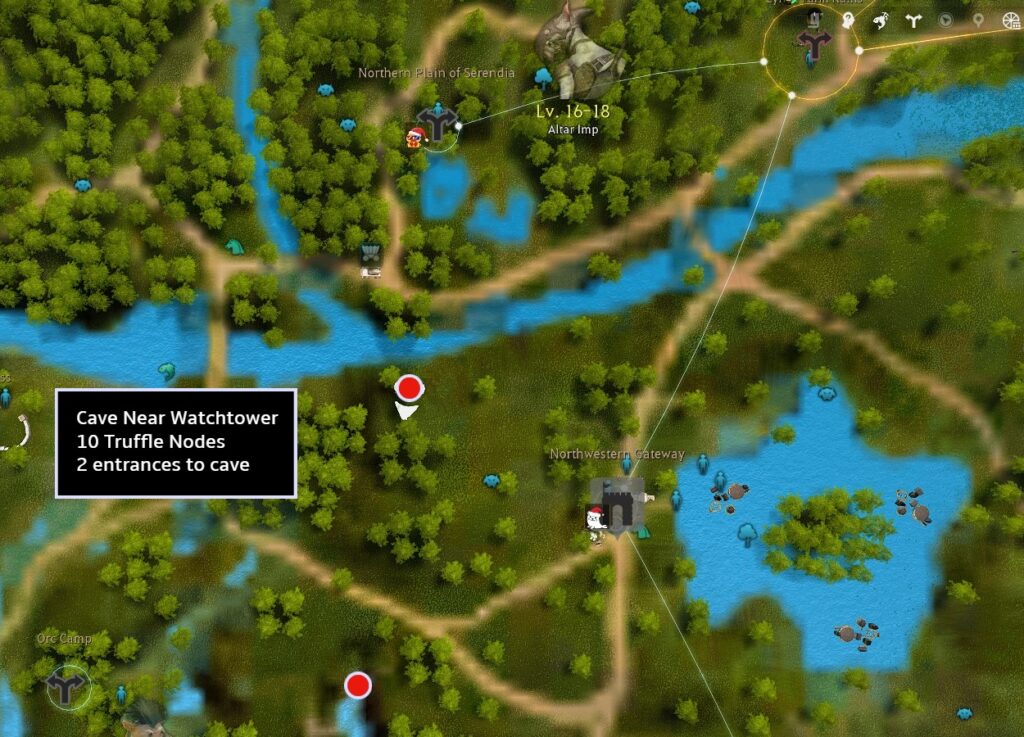Image resolution: width=1024 pixels, height=737 pixels.
Task: Select the Orc Camp node icon
Action: click(x=68, y=687)
